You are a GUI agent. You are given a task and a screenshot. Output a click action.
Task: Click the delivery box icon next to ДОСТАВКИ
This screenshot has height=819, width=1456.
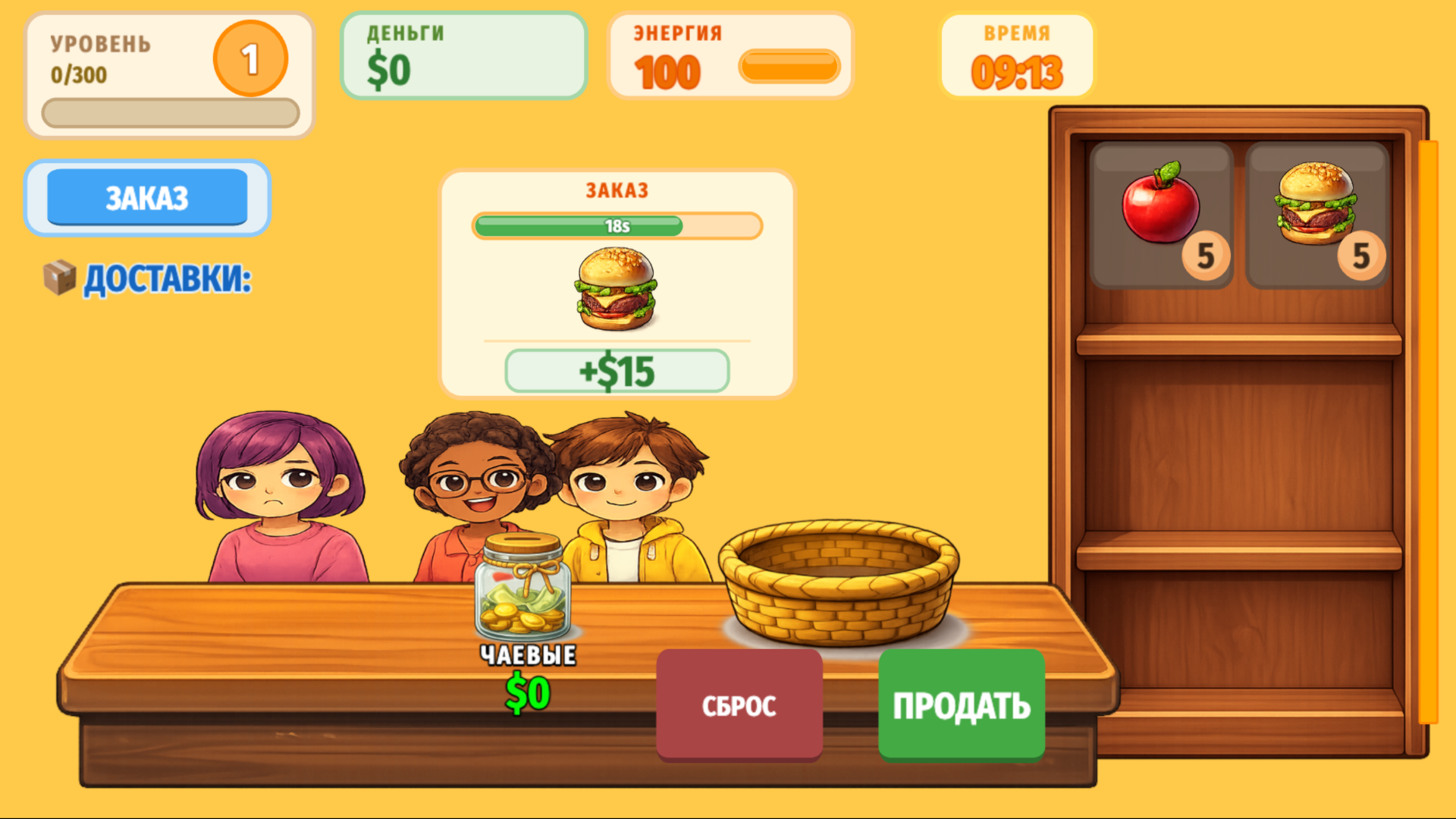(x=61, y=278)
